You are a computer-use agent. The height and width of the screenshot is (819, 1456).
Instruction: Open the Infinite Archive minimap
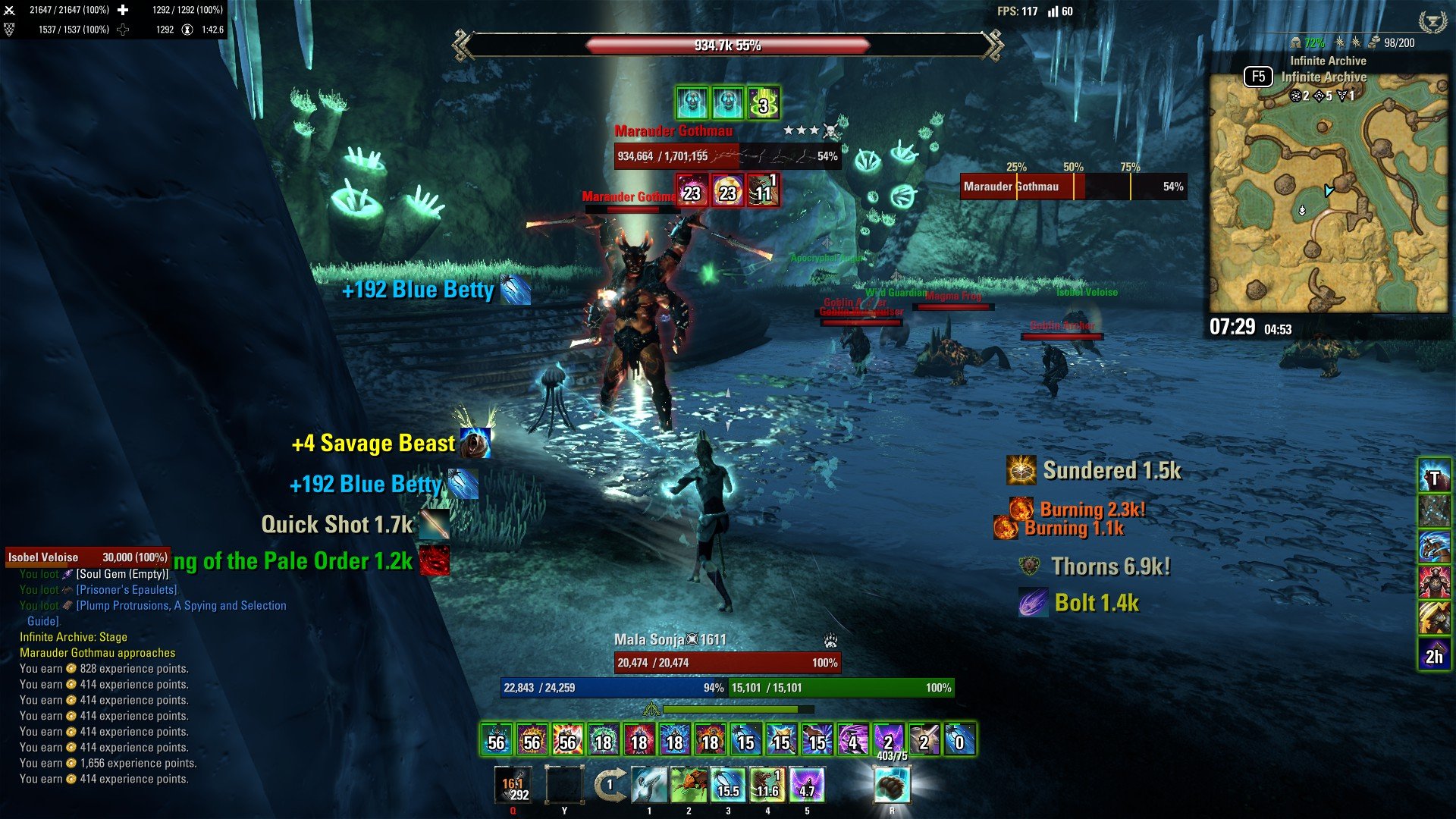point(1328,193)
